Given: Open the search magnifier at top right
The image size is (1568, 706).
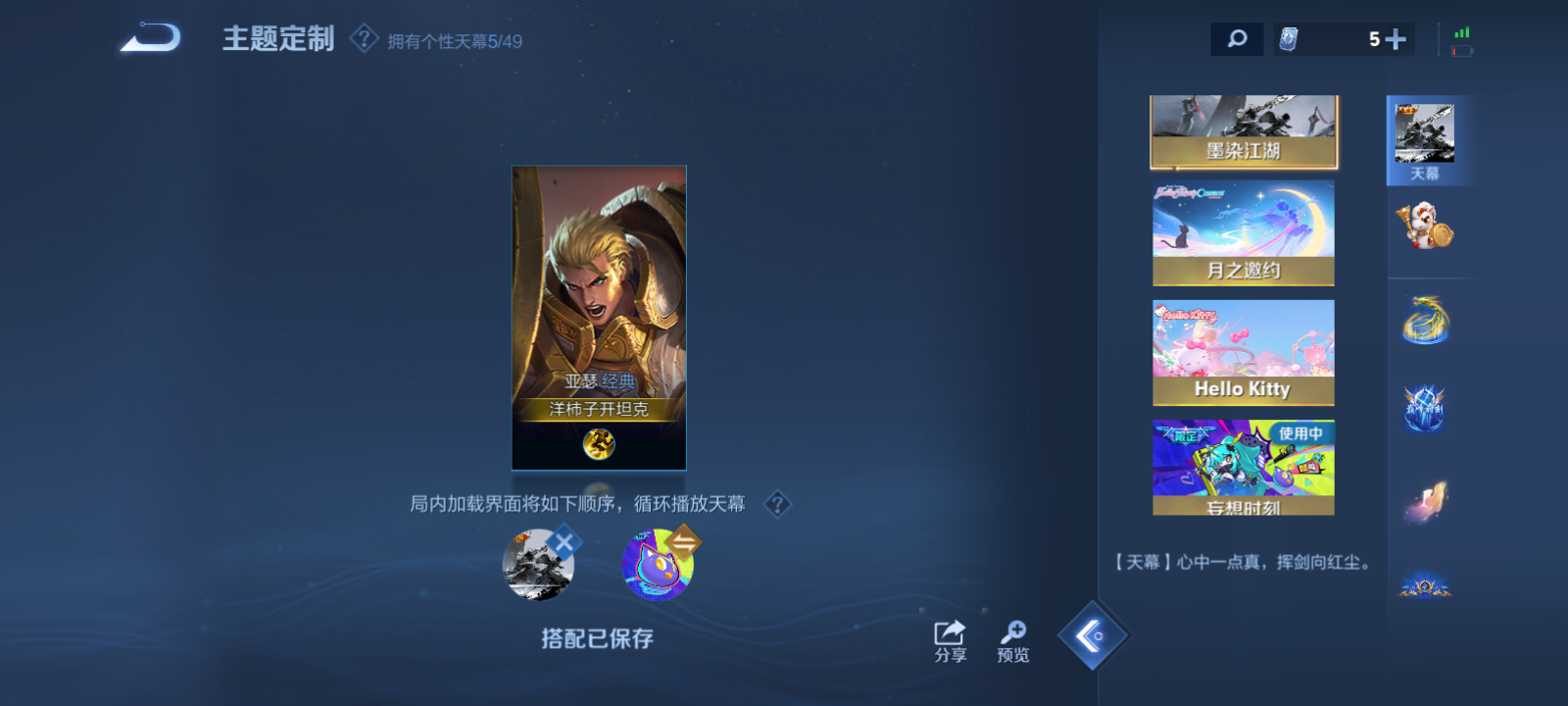Looking at the screenshot, I should click(1237, 39).
